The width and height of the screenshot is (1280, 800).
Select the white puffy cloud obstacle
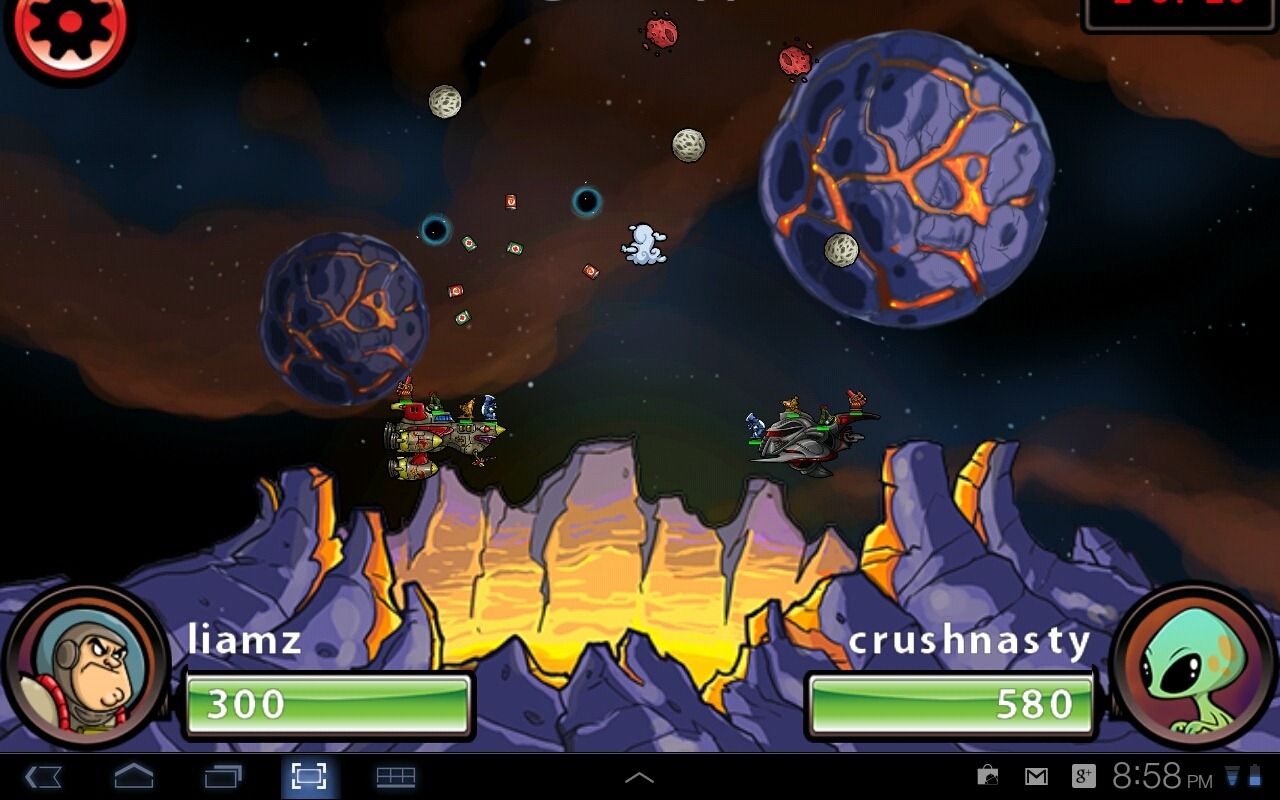click(x=643, y=243)
